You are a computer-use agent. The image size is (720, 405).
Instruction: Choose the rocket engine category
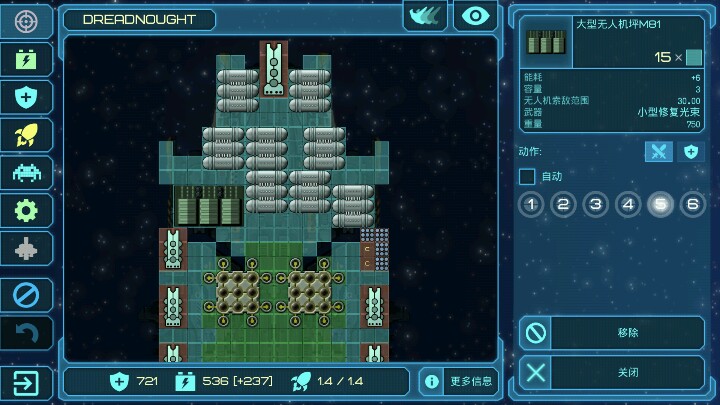click(x=26, y=135)
